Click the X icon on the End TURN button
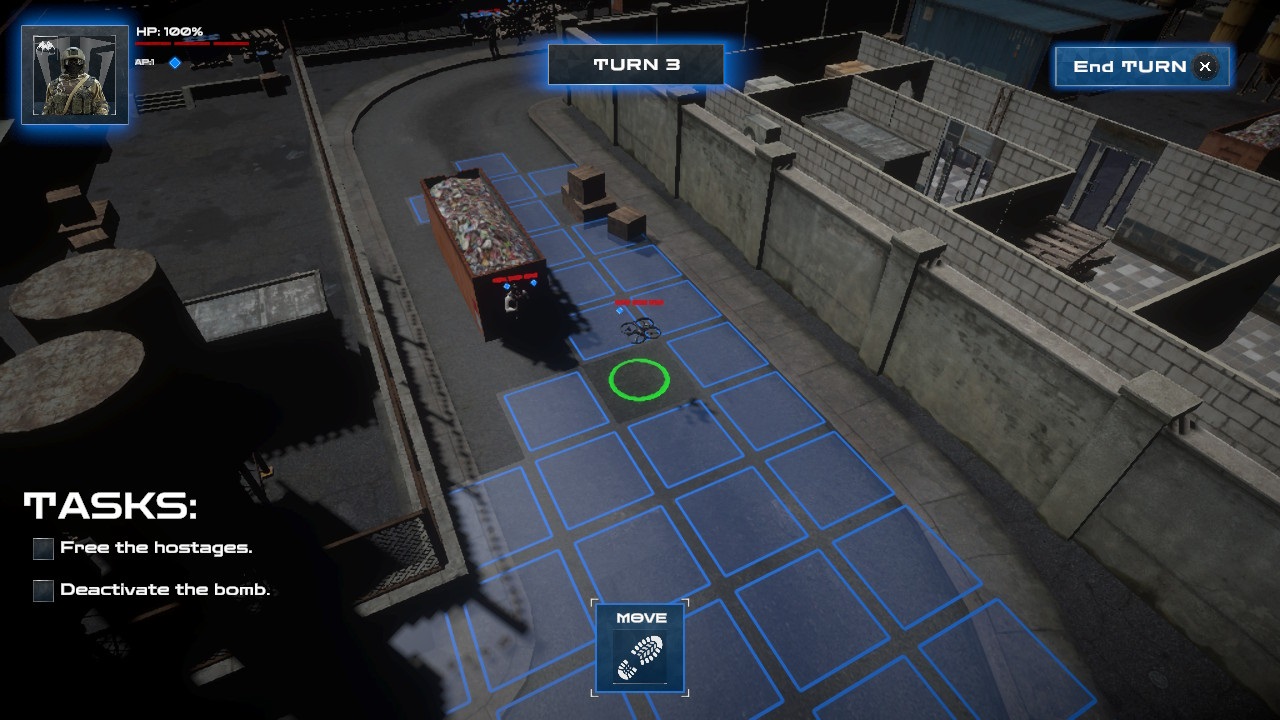Viewport: 1280px width, 720px height. [x=1205, y=66]
